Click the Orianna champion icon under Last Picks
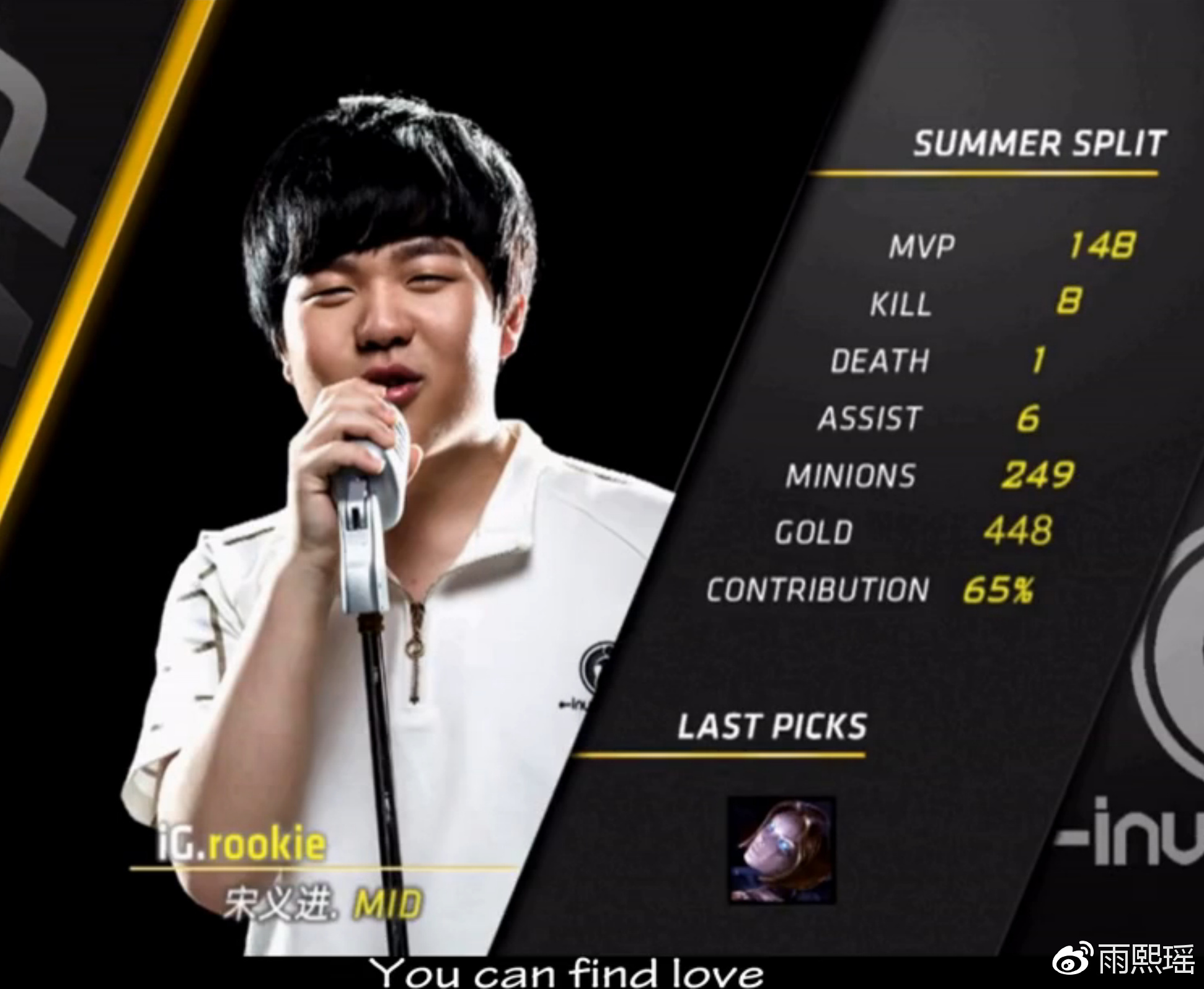 coord(781,850)
